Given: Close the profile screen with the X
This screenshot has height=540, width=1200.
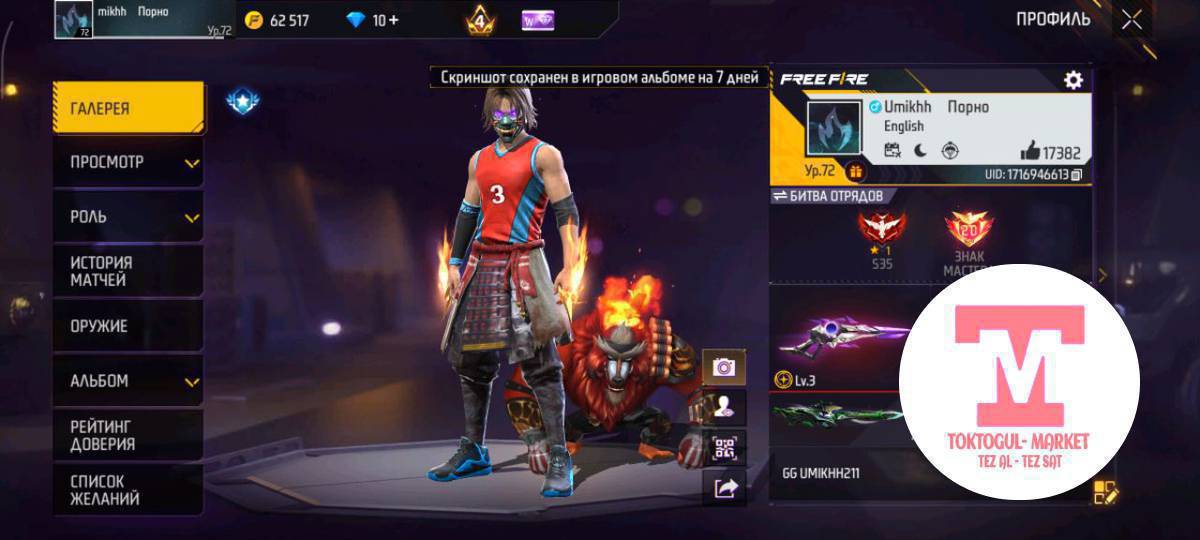Looking at the screenshot, I should click(1131, 19).
